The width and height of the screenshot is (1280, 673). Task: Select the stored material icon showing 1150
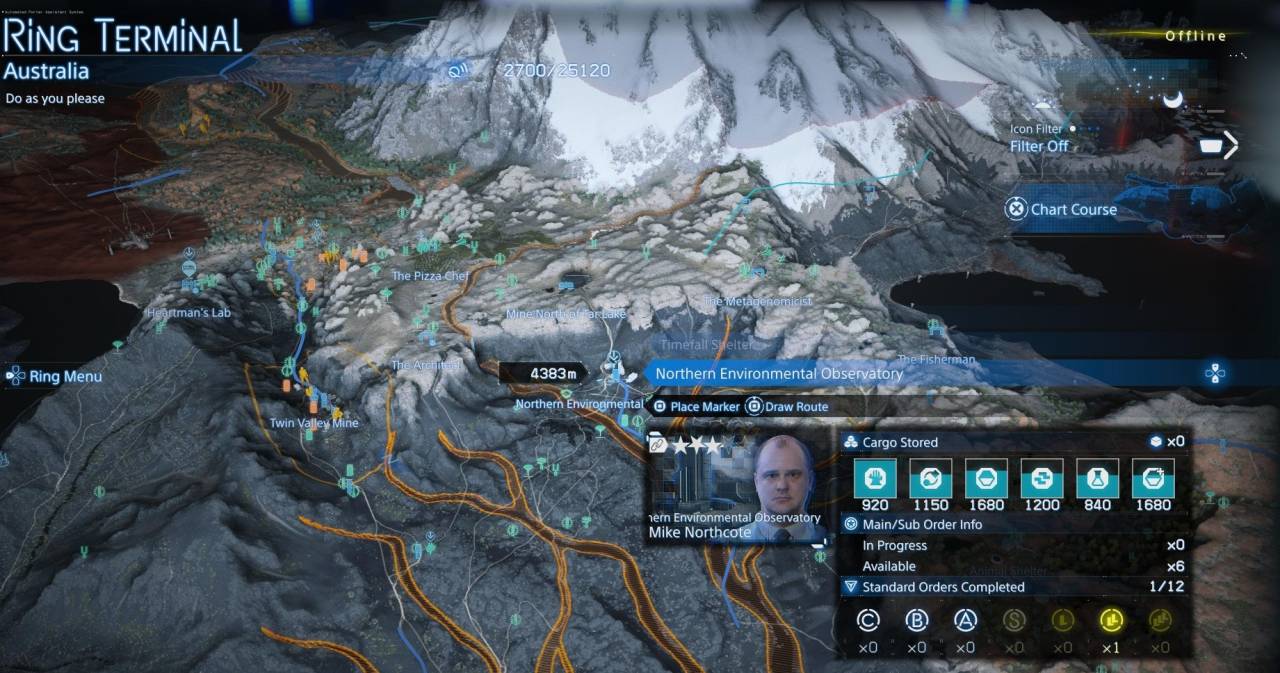[x=930, y=479]
